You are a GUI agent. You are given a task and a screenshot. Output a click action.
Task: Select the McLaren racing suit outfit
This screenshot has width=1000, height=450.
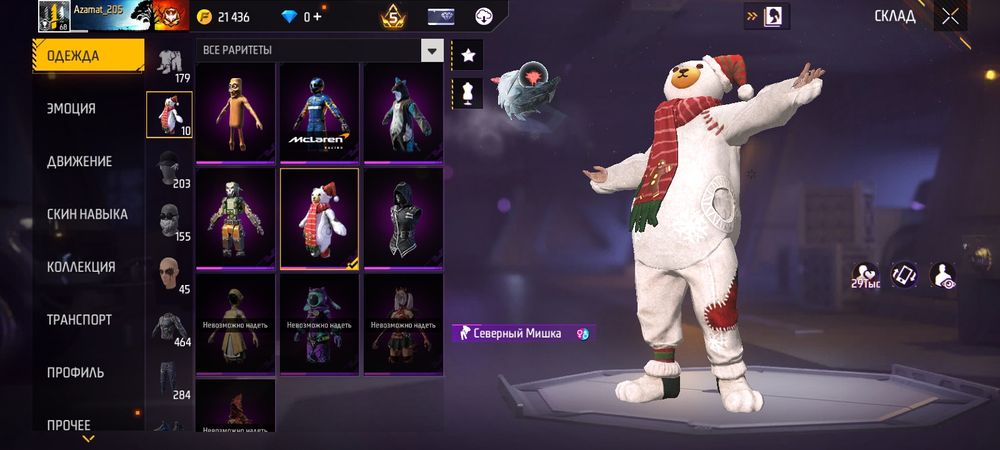pyautogui.click(x=319, y=112)
